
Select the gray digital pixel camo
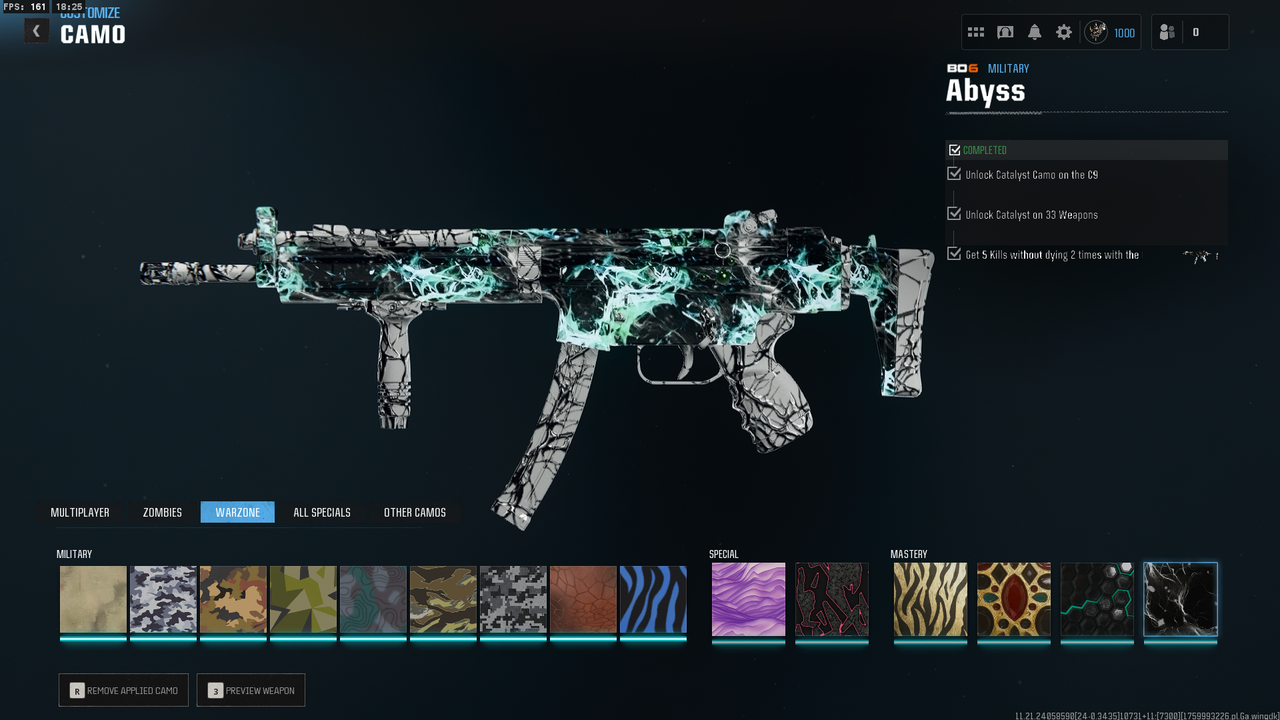pos(513,599)
